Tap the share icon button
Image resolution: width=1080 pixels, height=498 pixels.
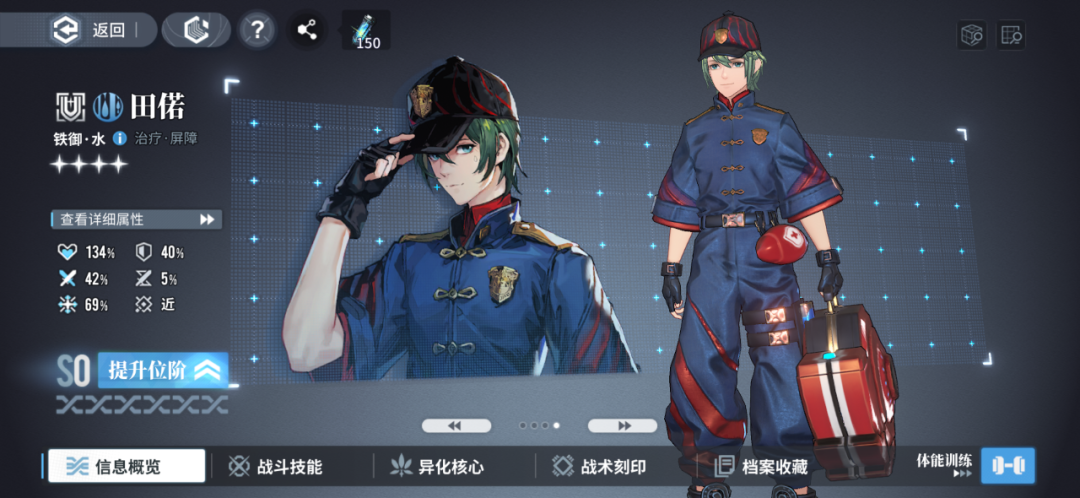(308, 29)
